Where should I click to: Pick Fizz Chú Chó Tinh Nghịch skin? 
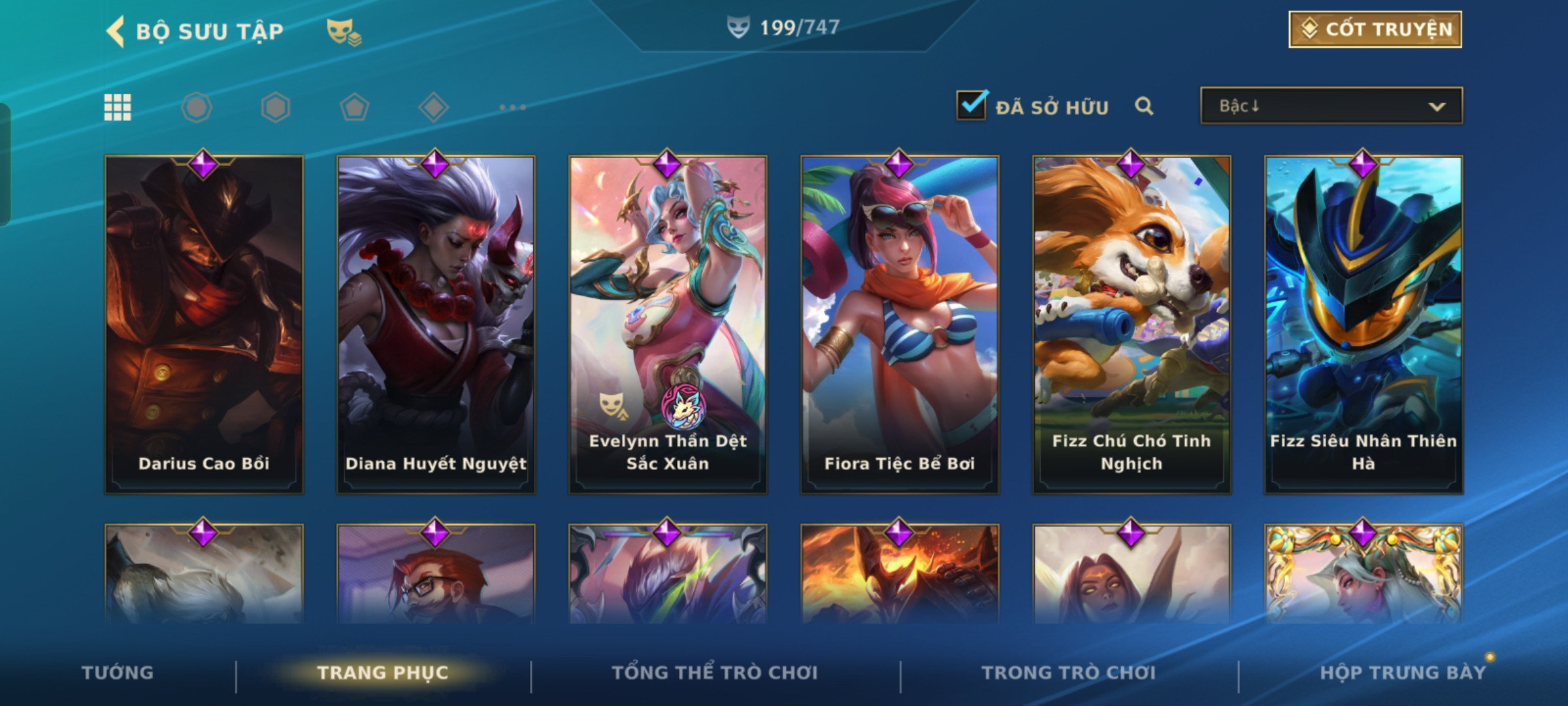click(x=1132, y=324)
